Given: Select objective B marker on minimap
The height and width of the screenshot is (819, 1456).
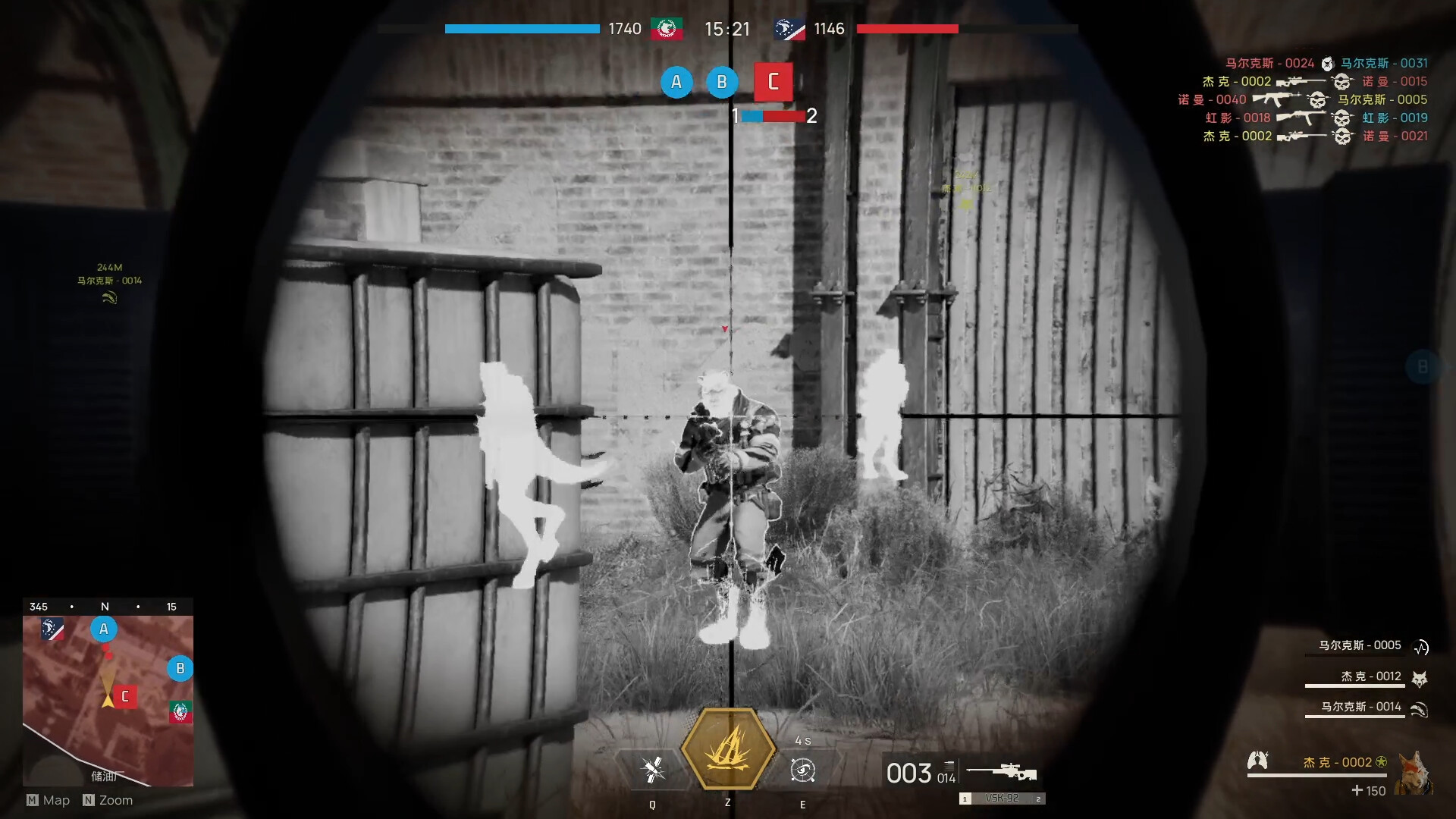Looking at the screenshot, I should tap(180, 669).
